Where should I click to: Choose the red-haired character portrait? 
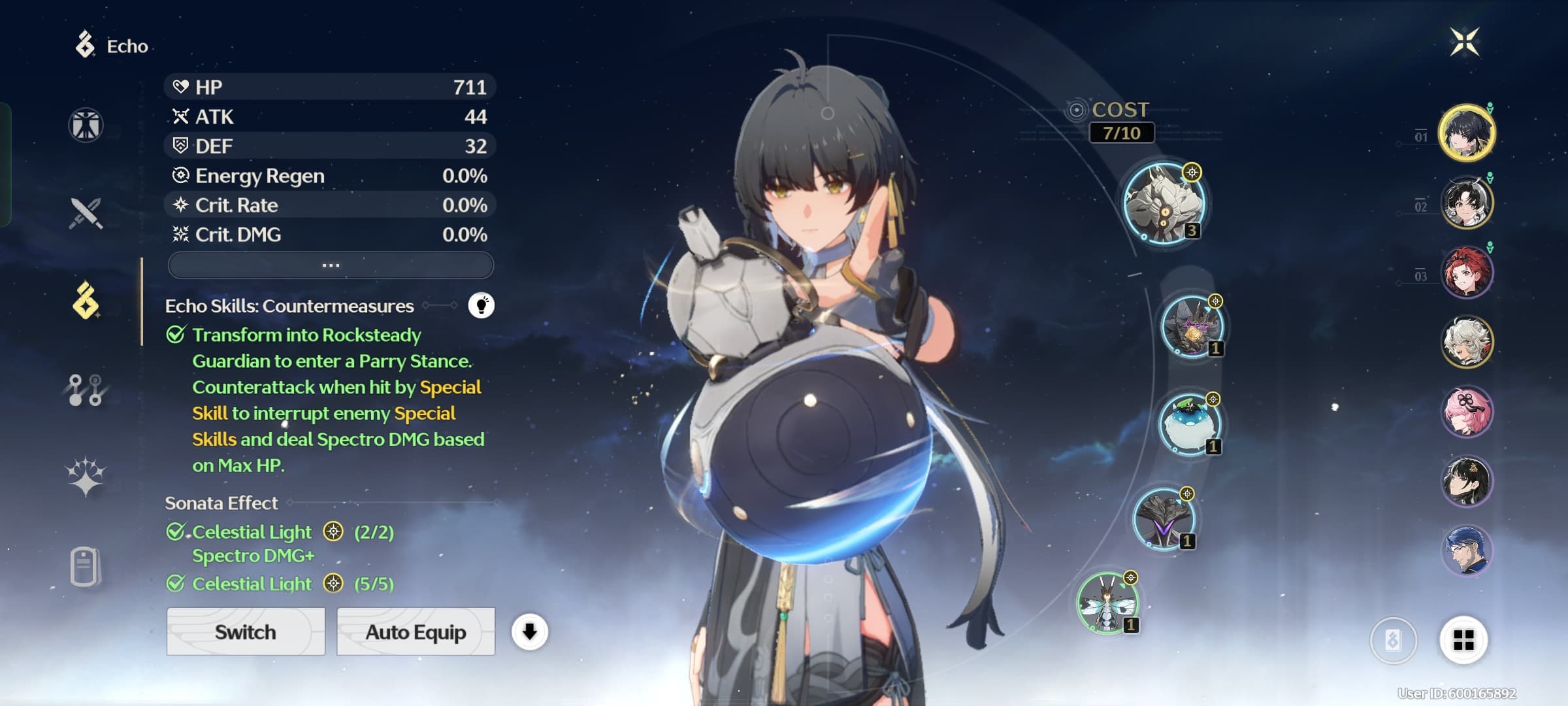[1467, 272]
